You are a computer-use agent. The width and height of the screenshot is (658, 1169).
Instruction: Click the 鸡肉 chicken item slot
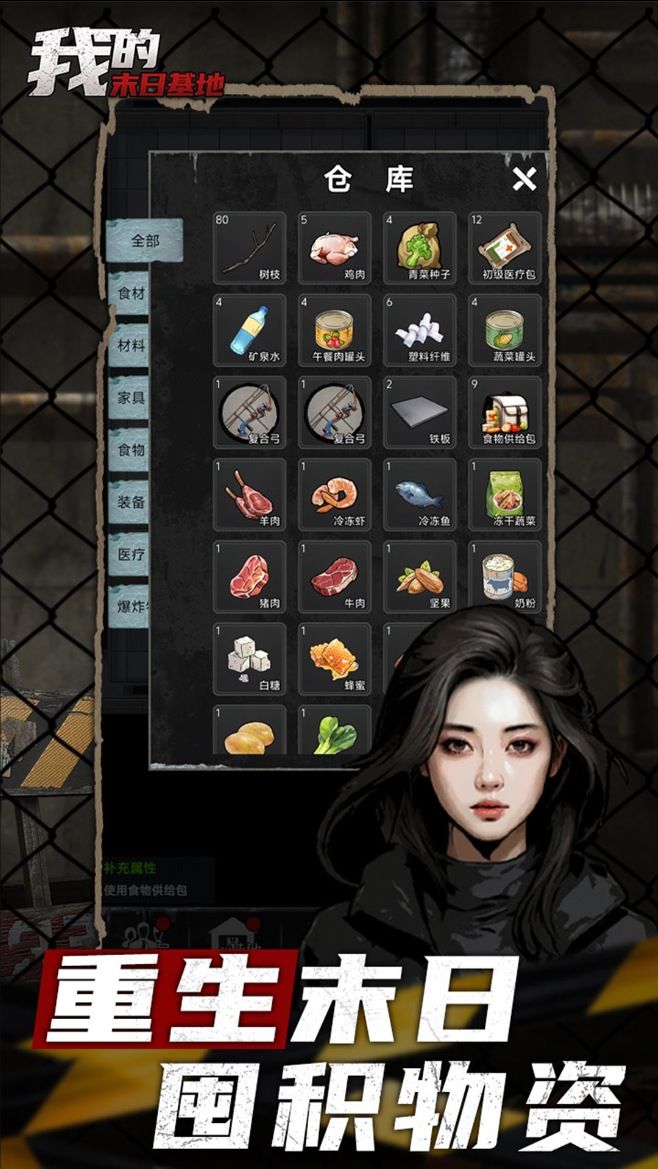point(334,248)
